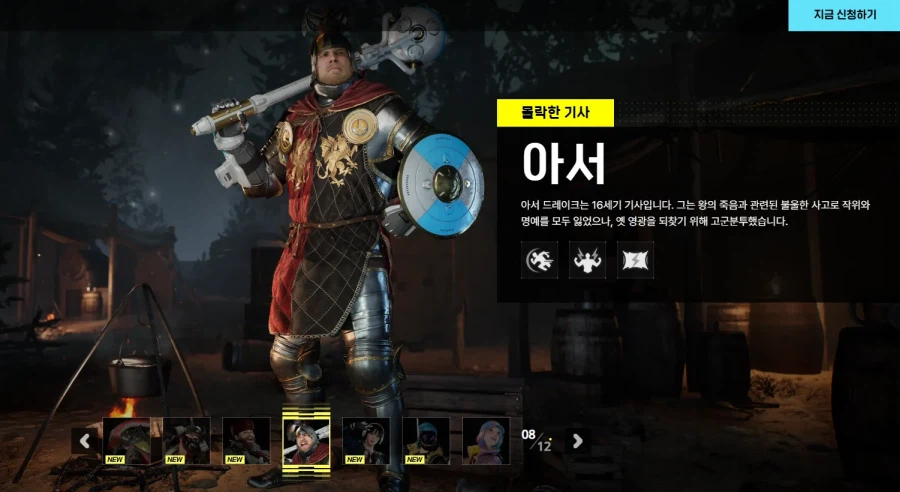
Task: Choose the red-hat bearded character portrait
Action: 246,440
